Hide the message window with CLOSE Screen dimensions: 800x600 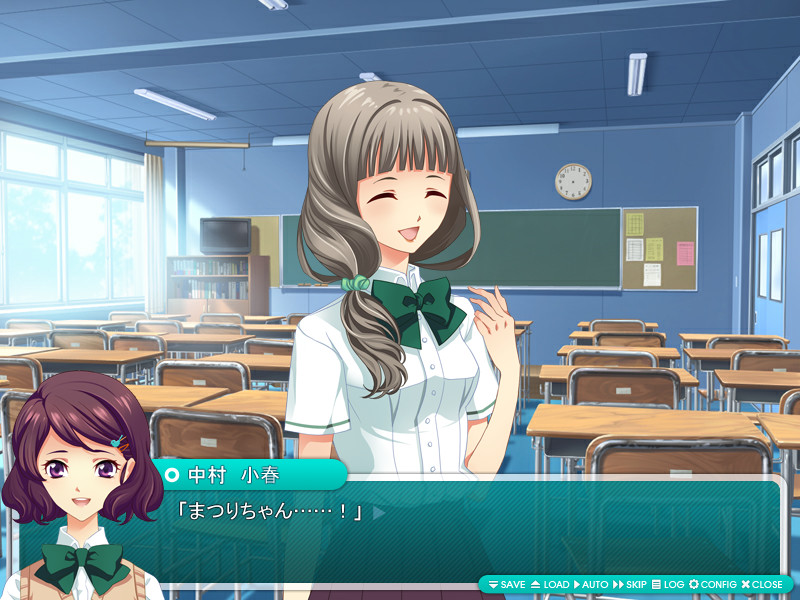coord(762,584)
